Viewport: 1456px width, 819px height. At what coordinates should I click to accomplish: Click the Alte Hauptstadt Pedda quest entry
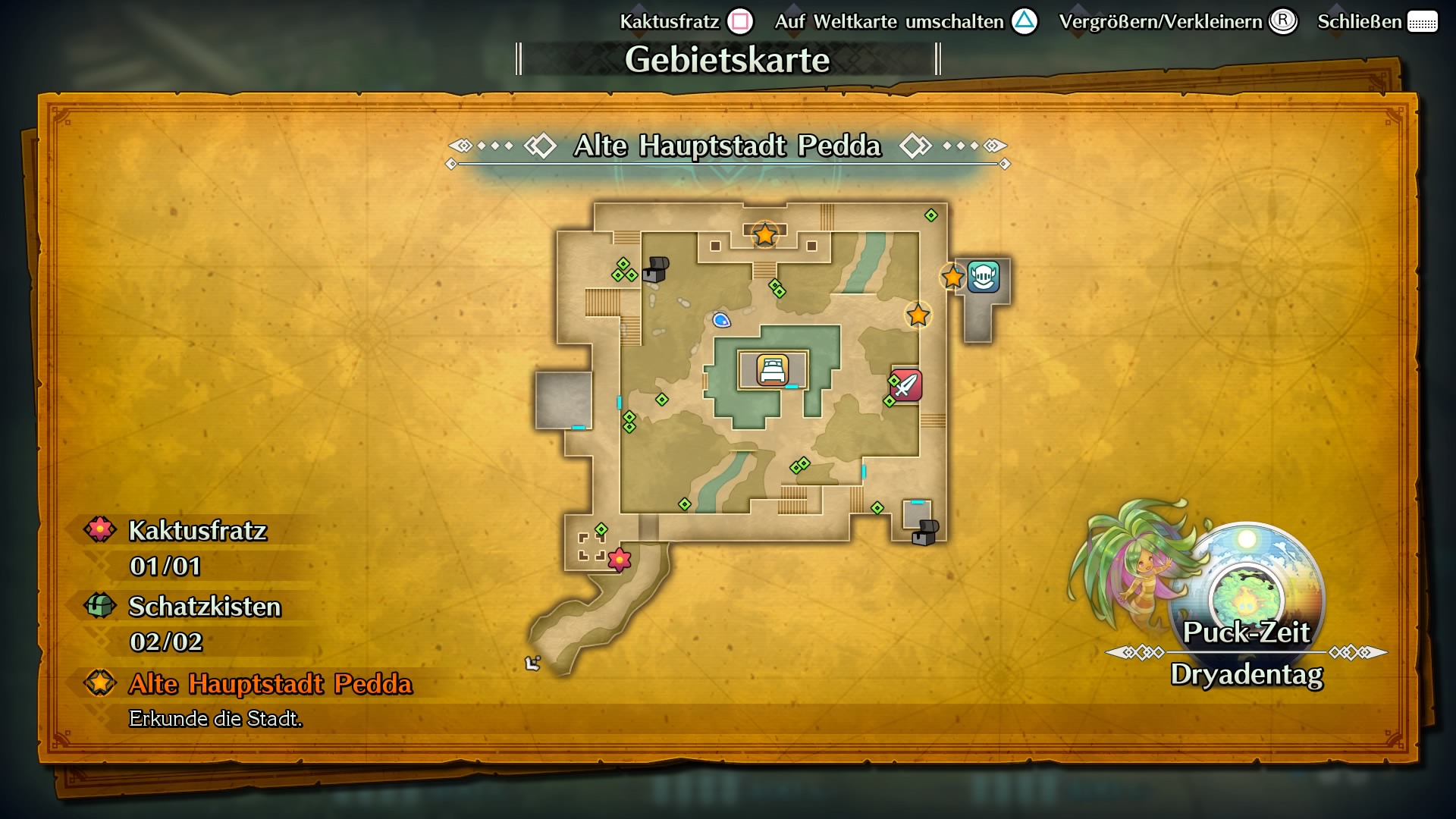coord(269,683)
